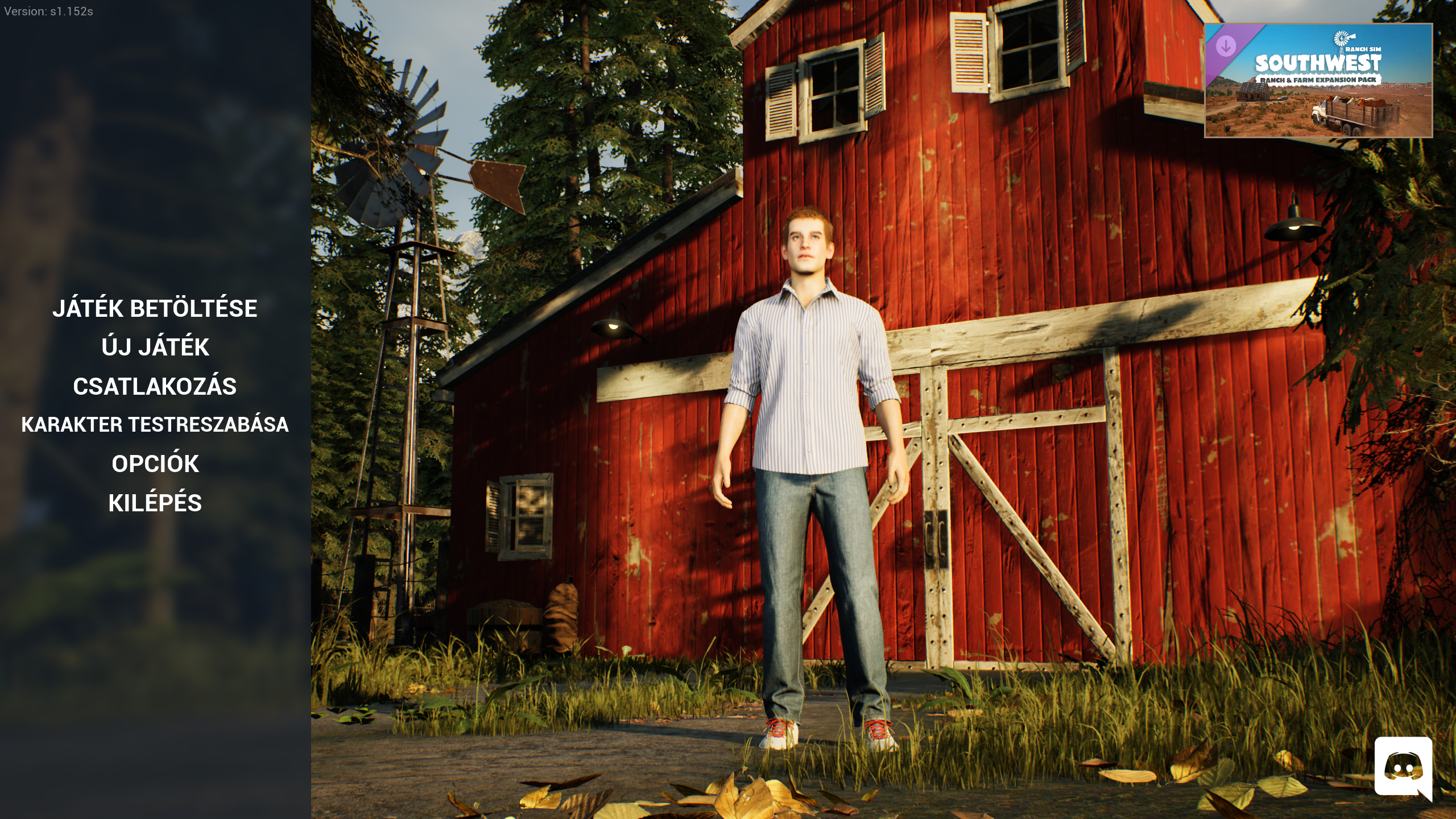Select JÁTÉK BETÖLTÉSE to load a game
Viewport: 1456px width, 819px height.
pyautogui.click(x=155, y=308)
